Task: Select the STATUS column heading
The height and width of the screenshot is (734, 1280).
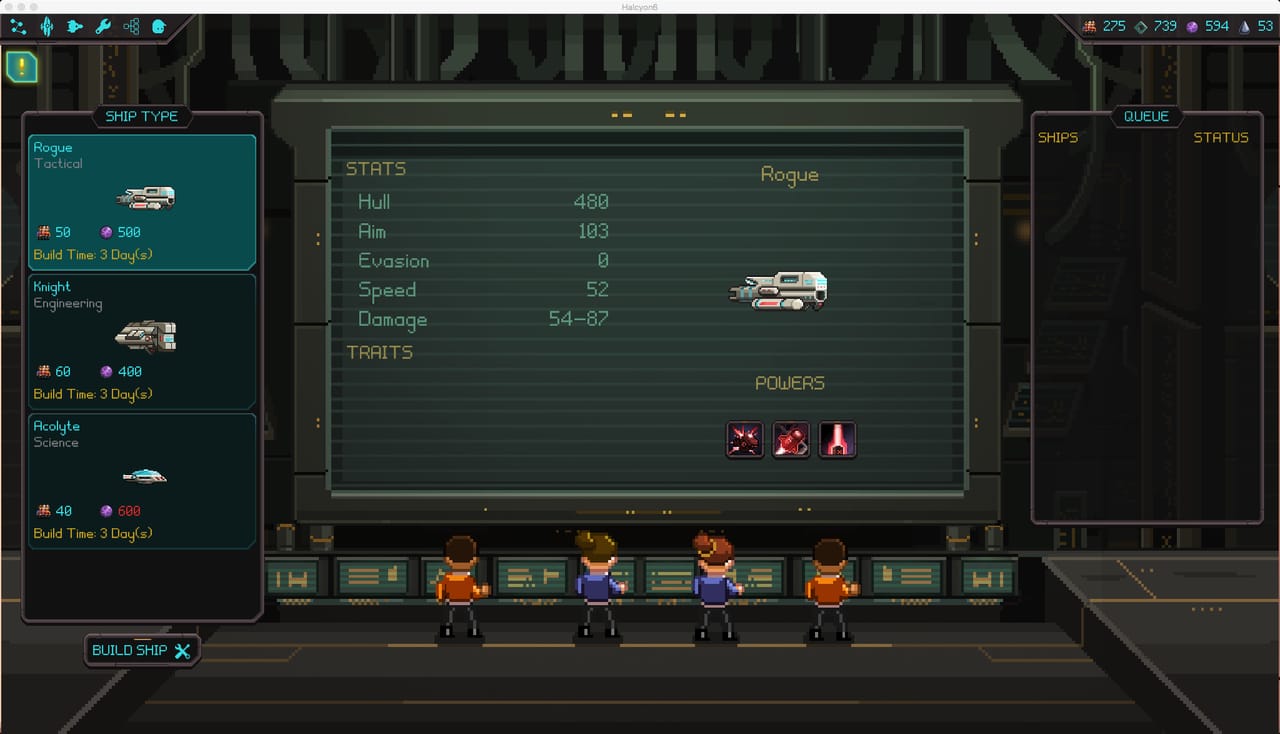Action: [x=1221, y=138]
